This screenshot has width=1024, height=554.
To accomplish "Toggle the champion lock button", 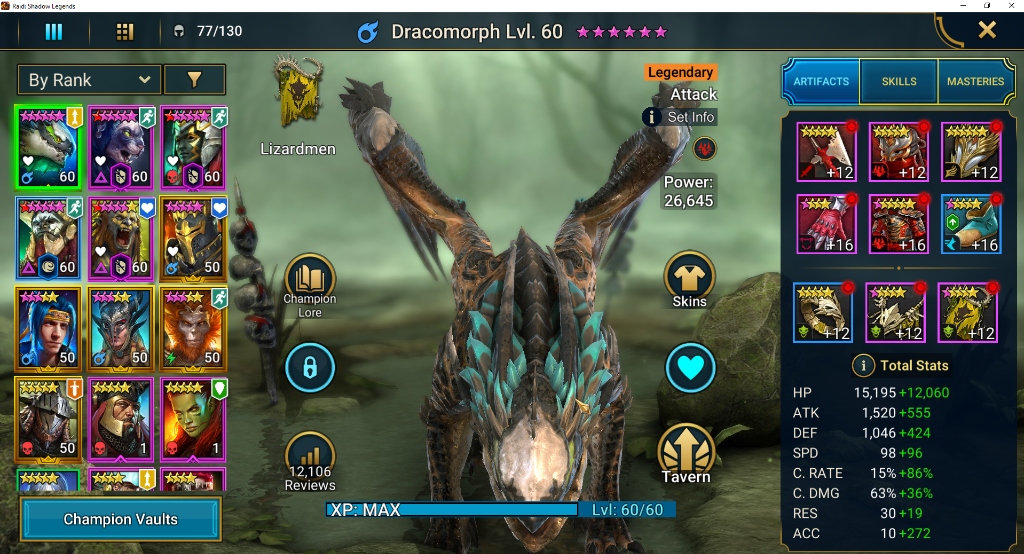I will 309,368.
